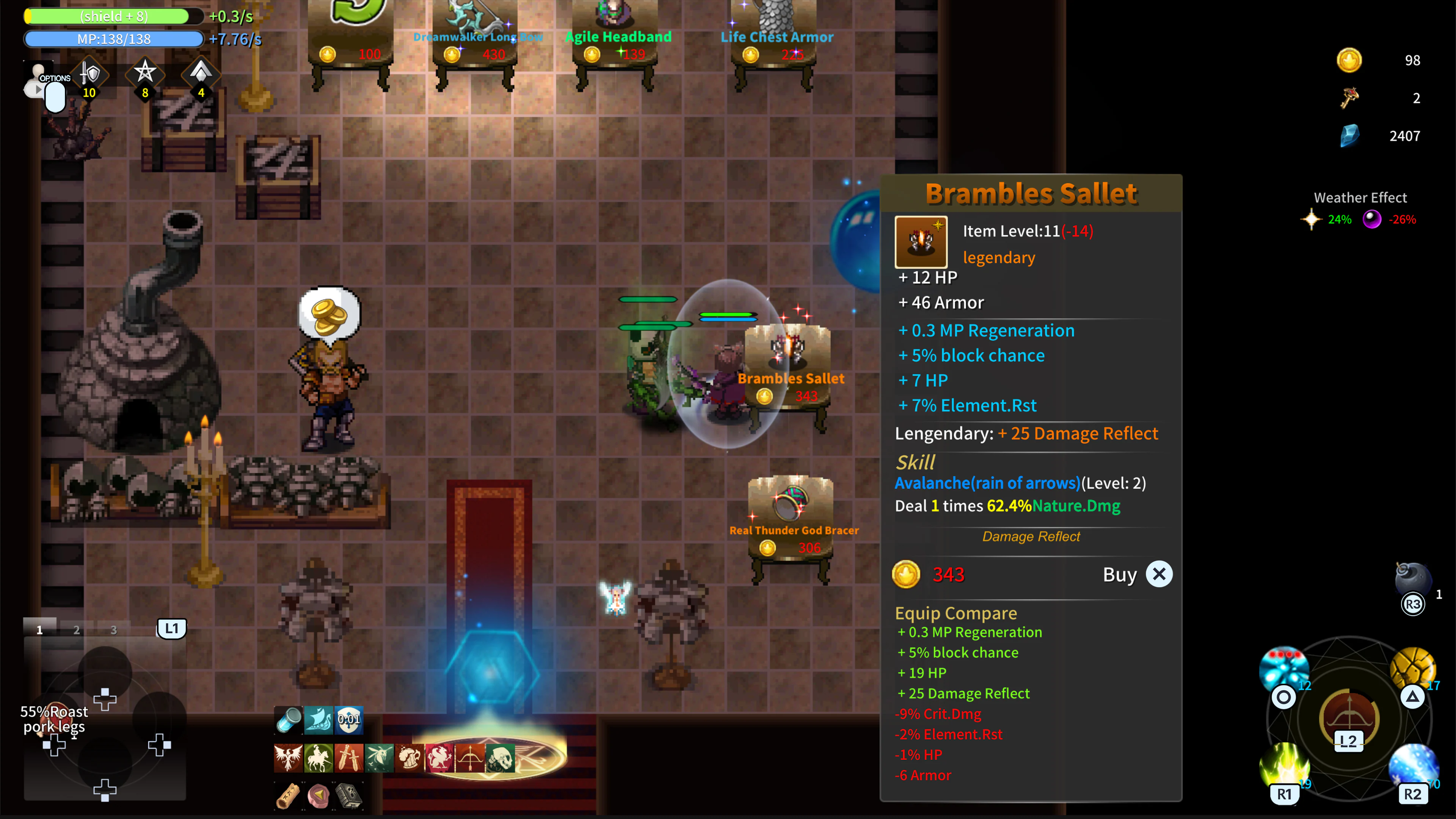Choose the griffin crest faction icon
Viewport: 1456px width, 819px height.
[440, 759]
